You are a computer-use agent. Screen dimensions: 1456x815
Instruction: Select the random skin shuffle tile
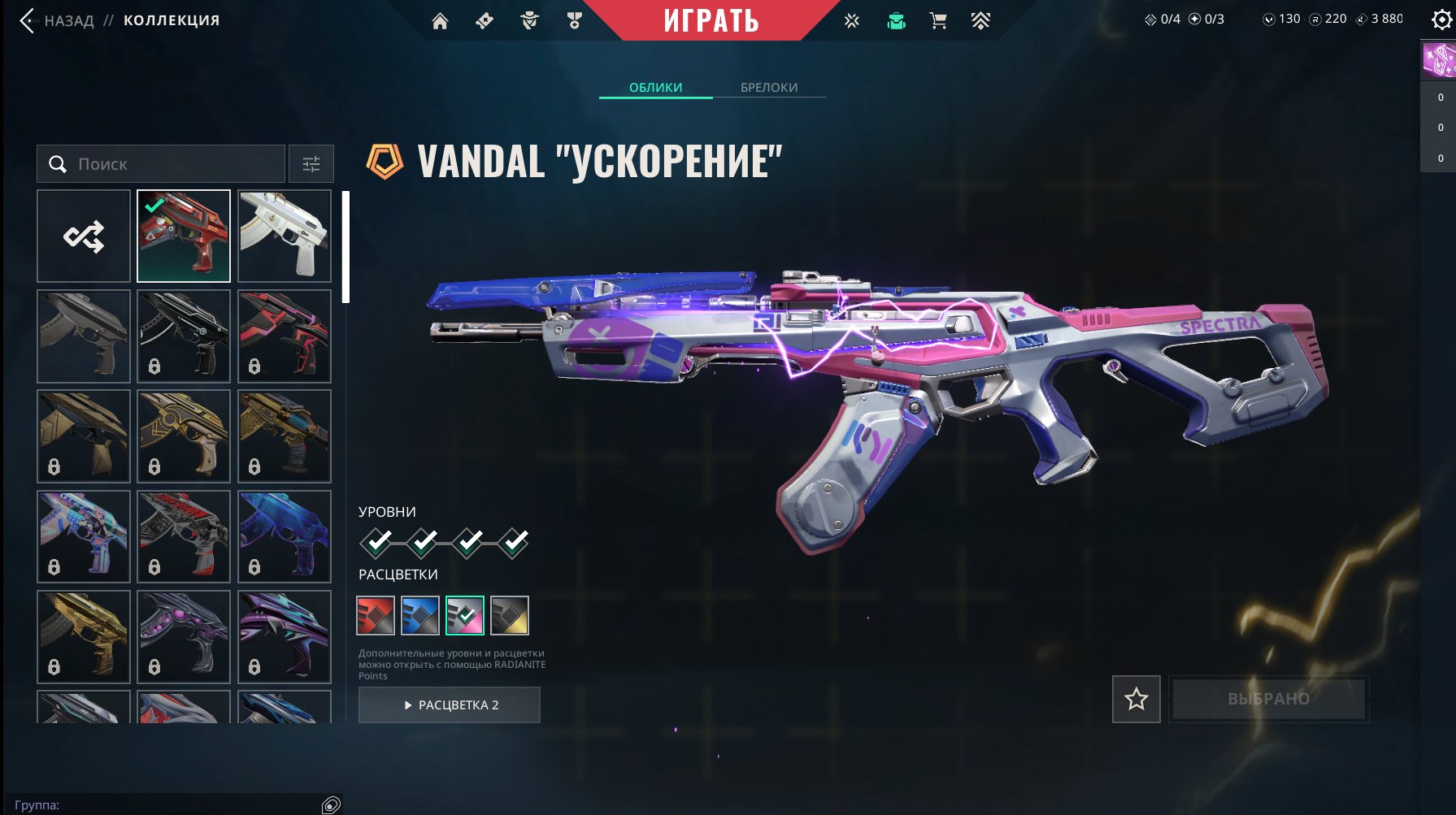(84, 236)
